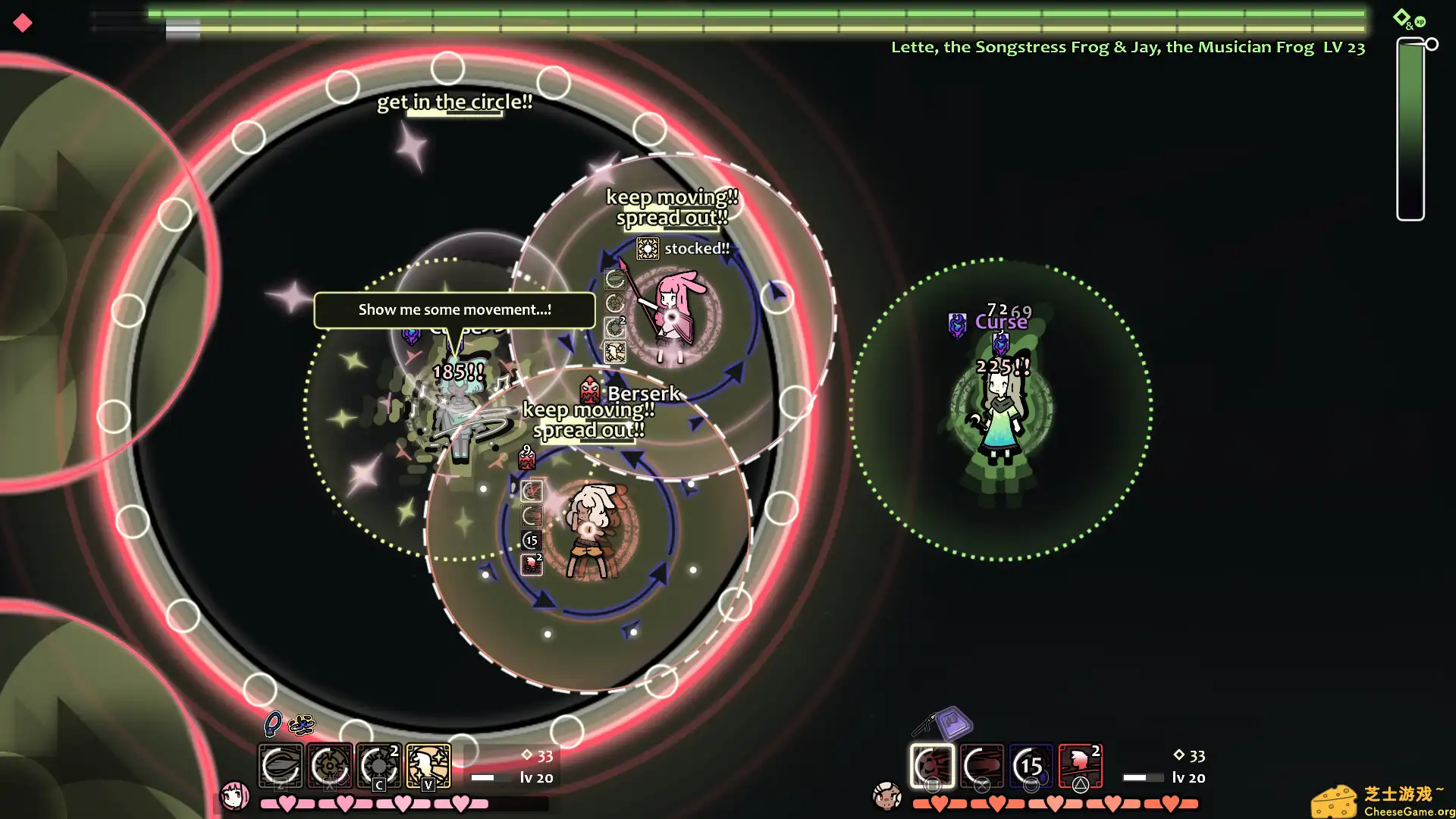Activate the pink rabbit player's gear ability

click(x=330, y=765)
